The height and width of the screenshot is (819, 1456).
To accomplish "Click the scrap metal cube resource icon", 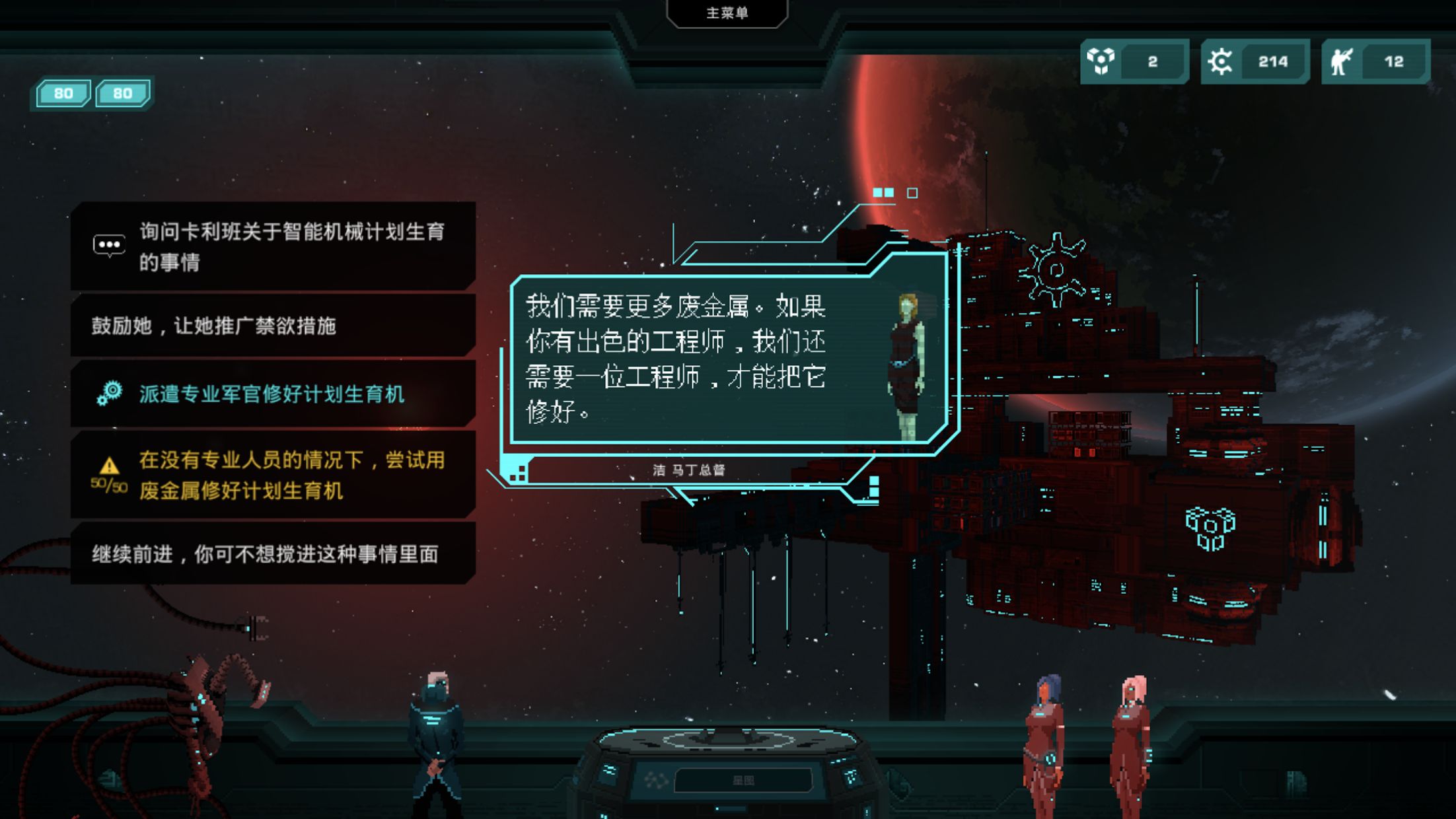I will [x=1101, y=61].
